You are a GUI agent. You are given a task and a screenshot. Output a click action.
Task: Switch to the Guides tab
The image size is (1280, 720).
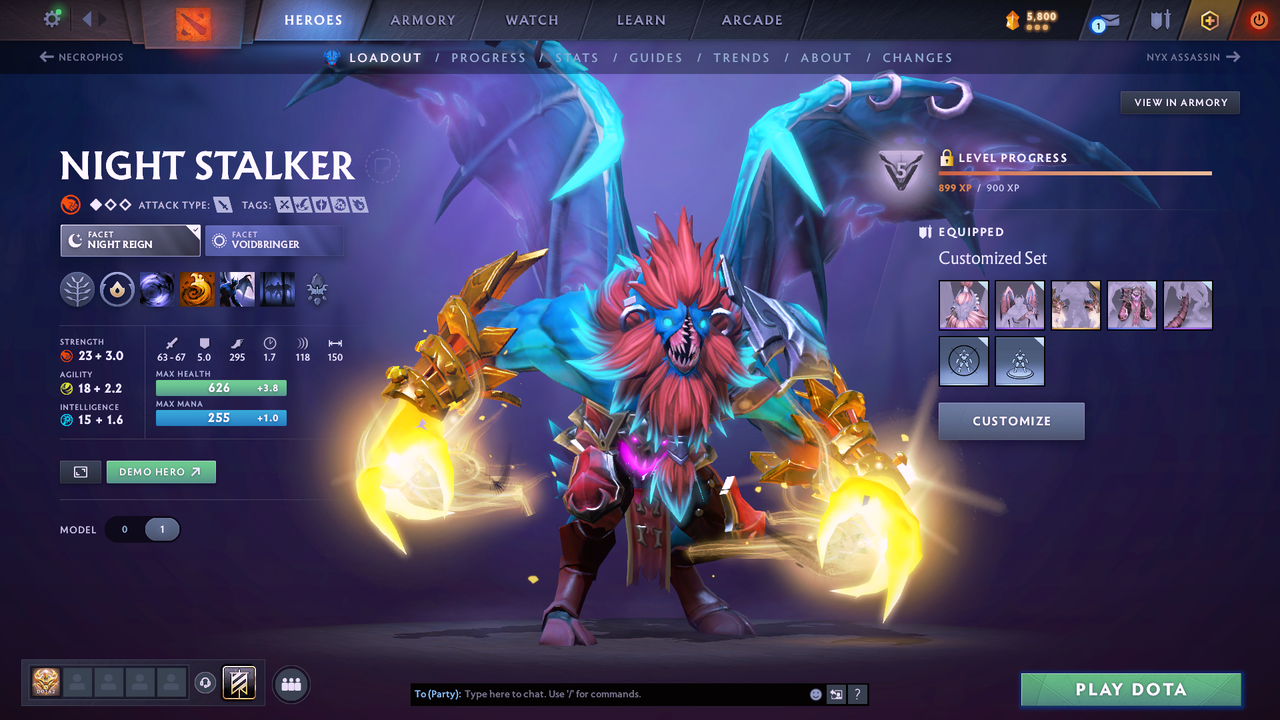tap(656, 57)
